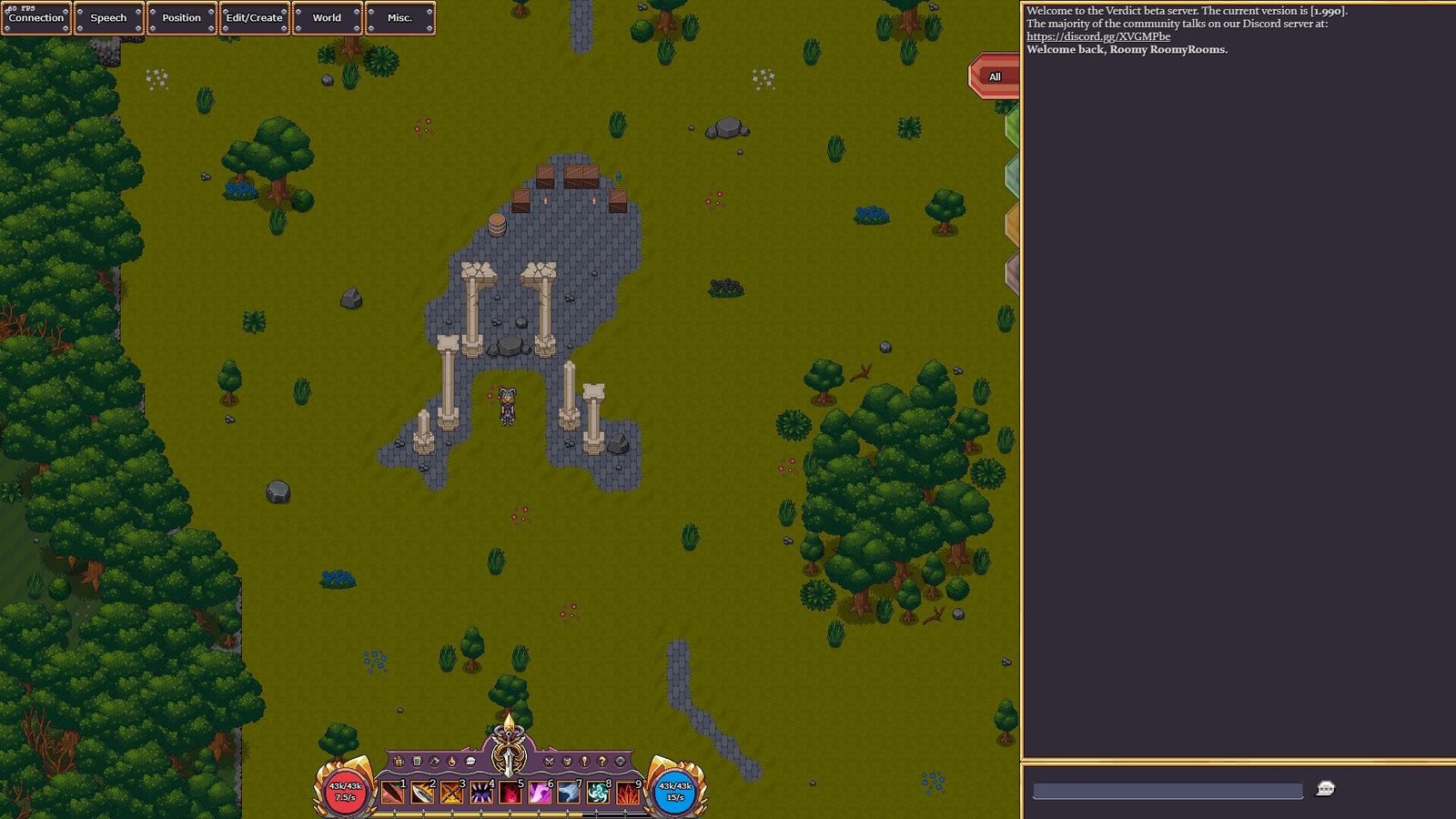Focus the chat text input field
Viewport: 1456px width, 819px height.
(1167, 791)
